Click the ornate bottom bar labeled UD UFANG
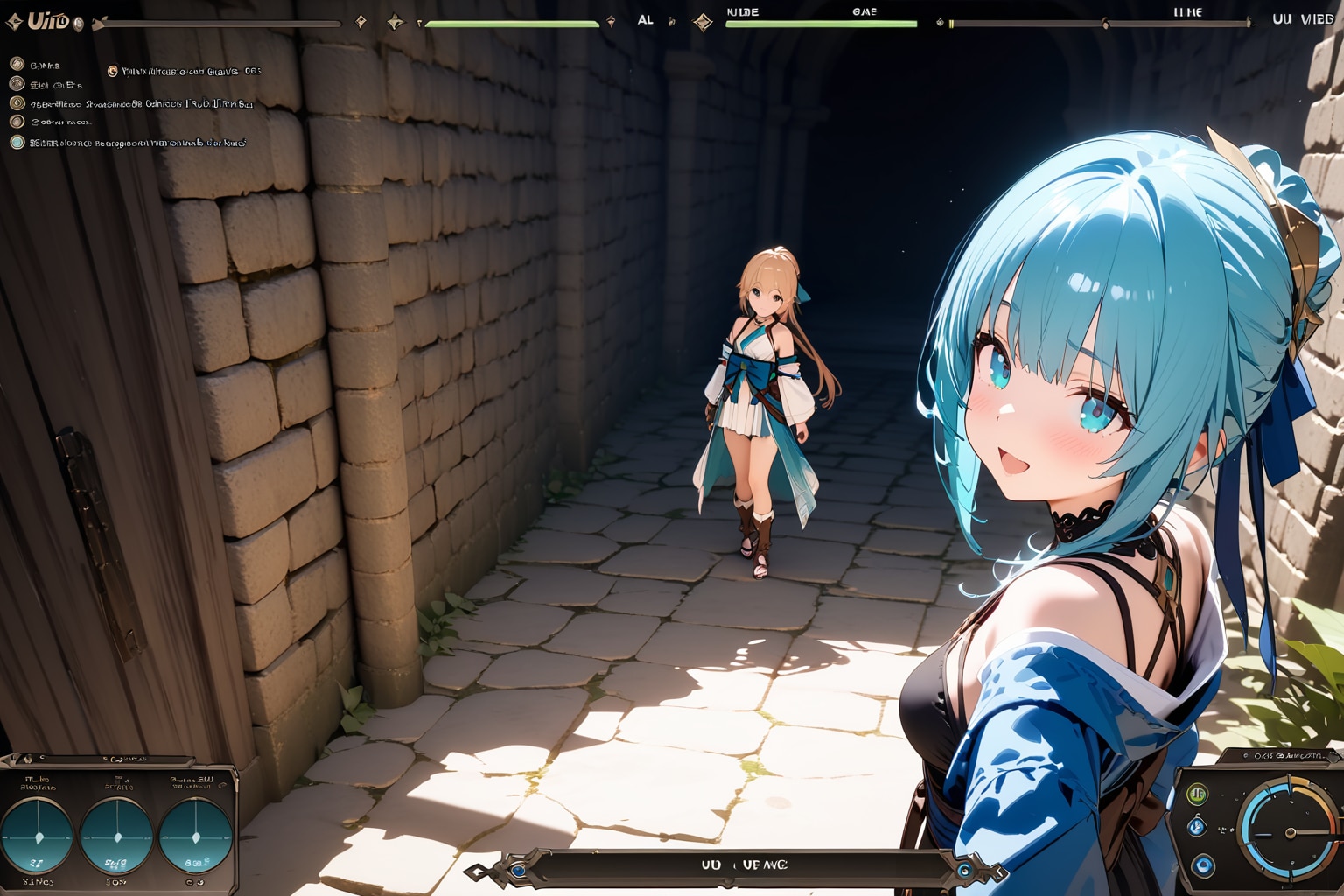The image size is (1344, 896). 744,865
